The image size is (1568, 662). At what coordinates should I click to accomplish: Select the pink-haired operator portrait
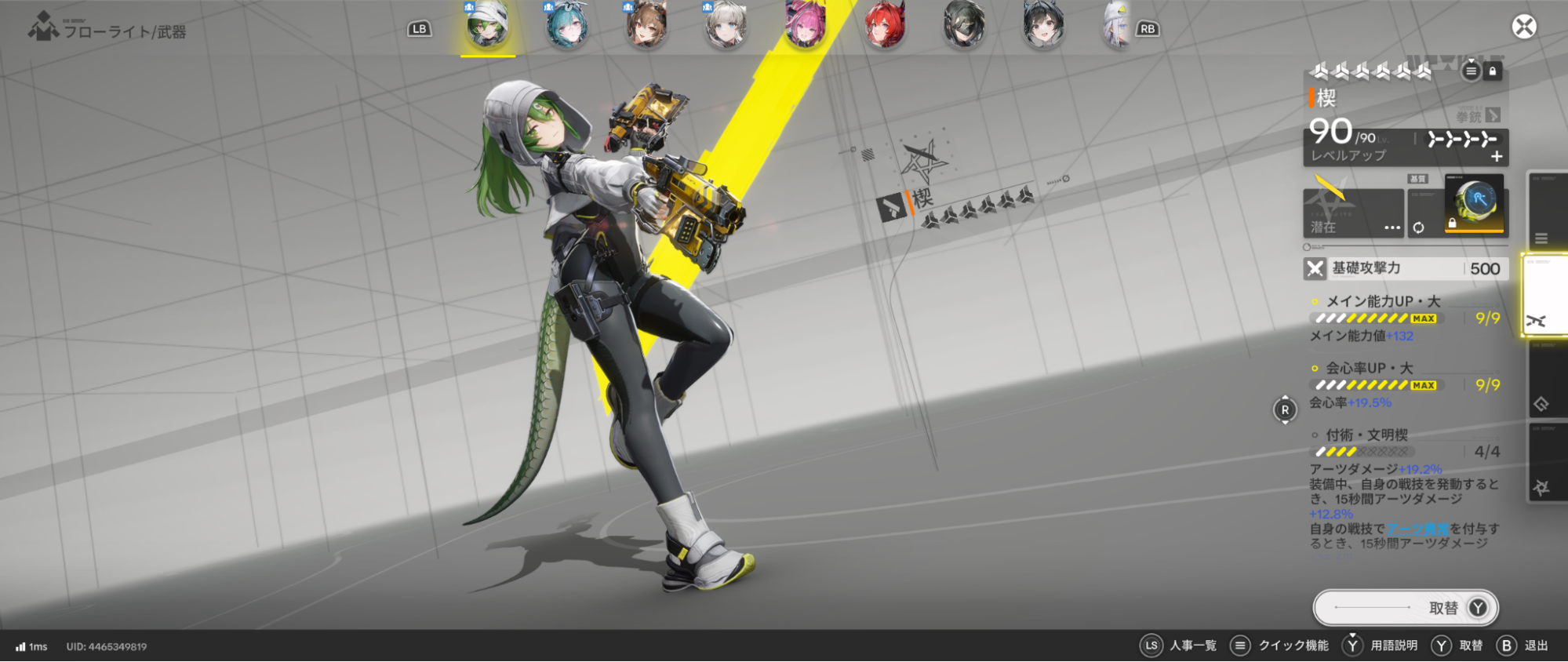tap(806, 27)
